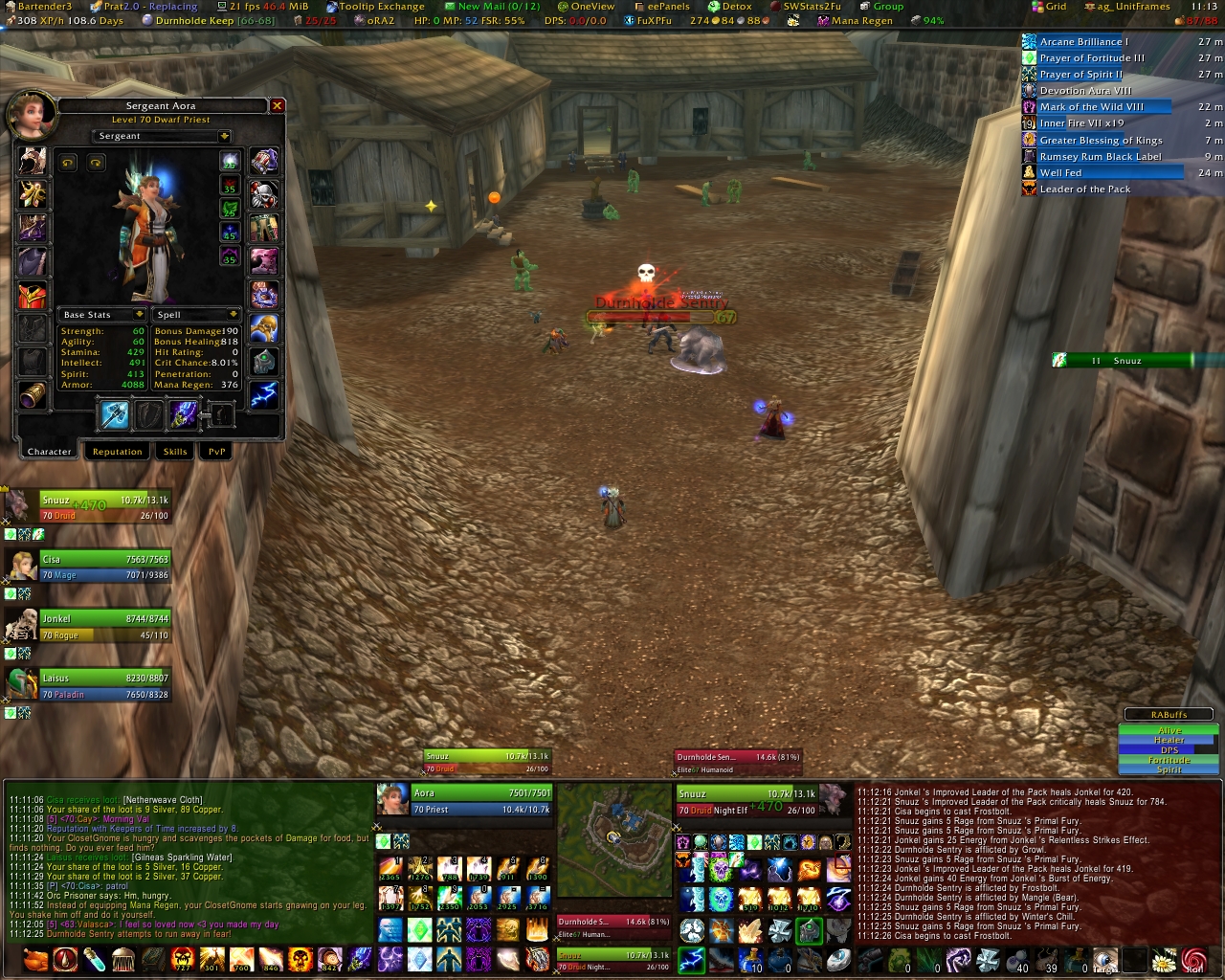Select the red chest robe equipment slot
Image resolution: width=1225 pixels, height=980 pixels.
point(33,294)
